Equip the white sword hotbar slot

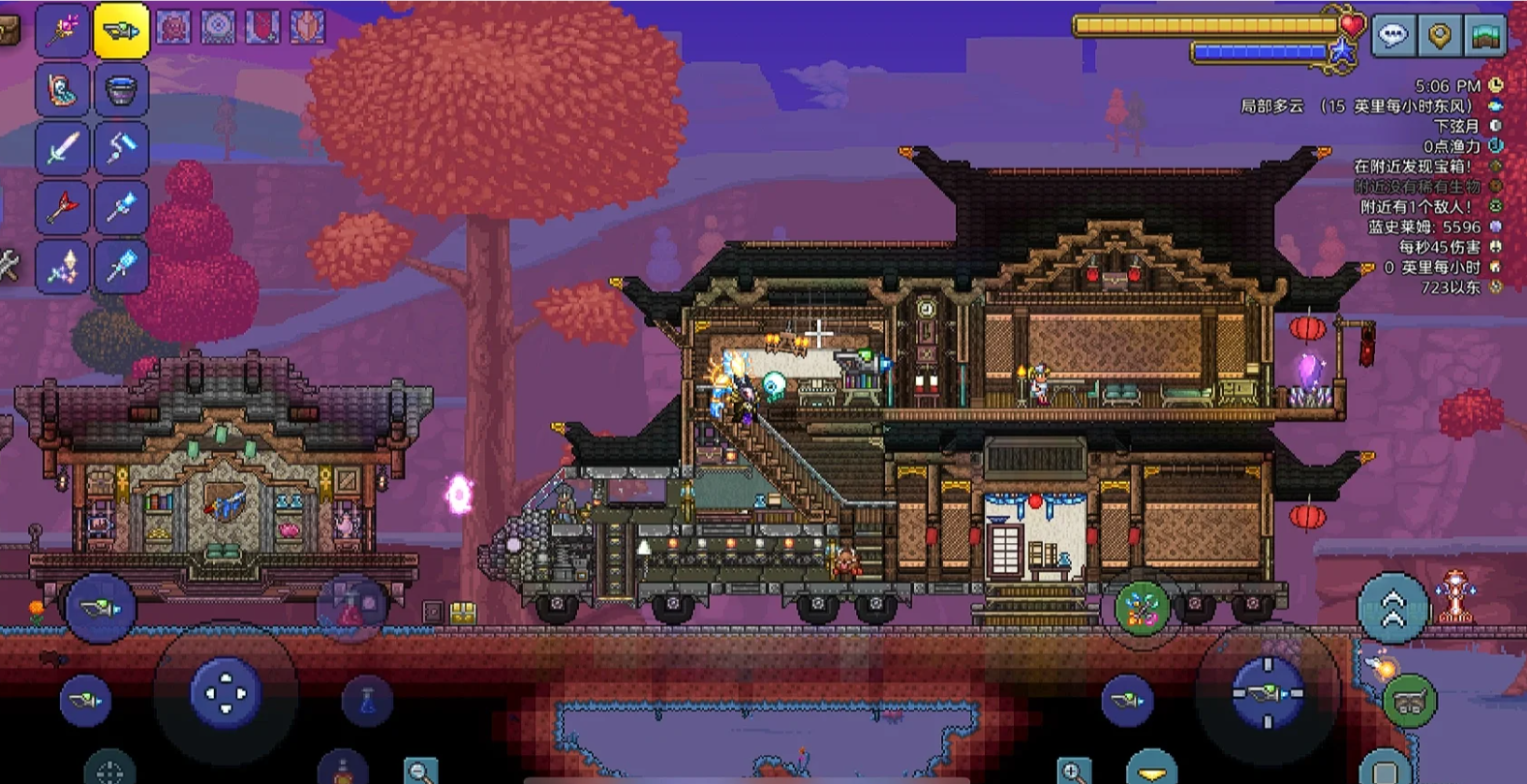click(64, 148)
